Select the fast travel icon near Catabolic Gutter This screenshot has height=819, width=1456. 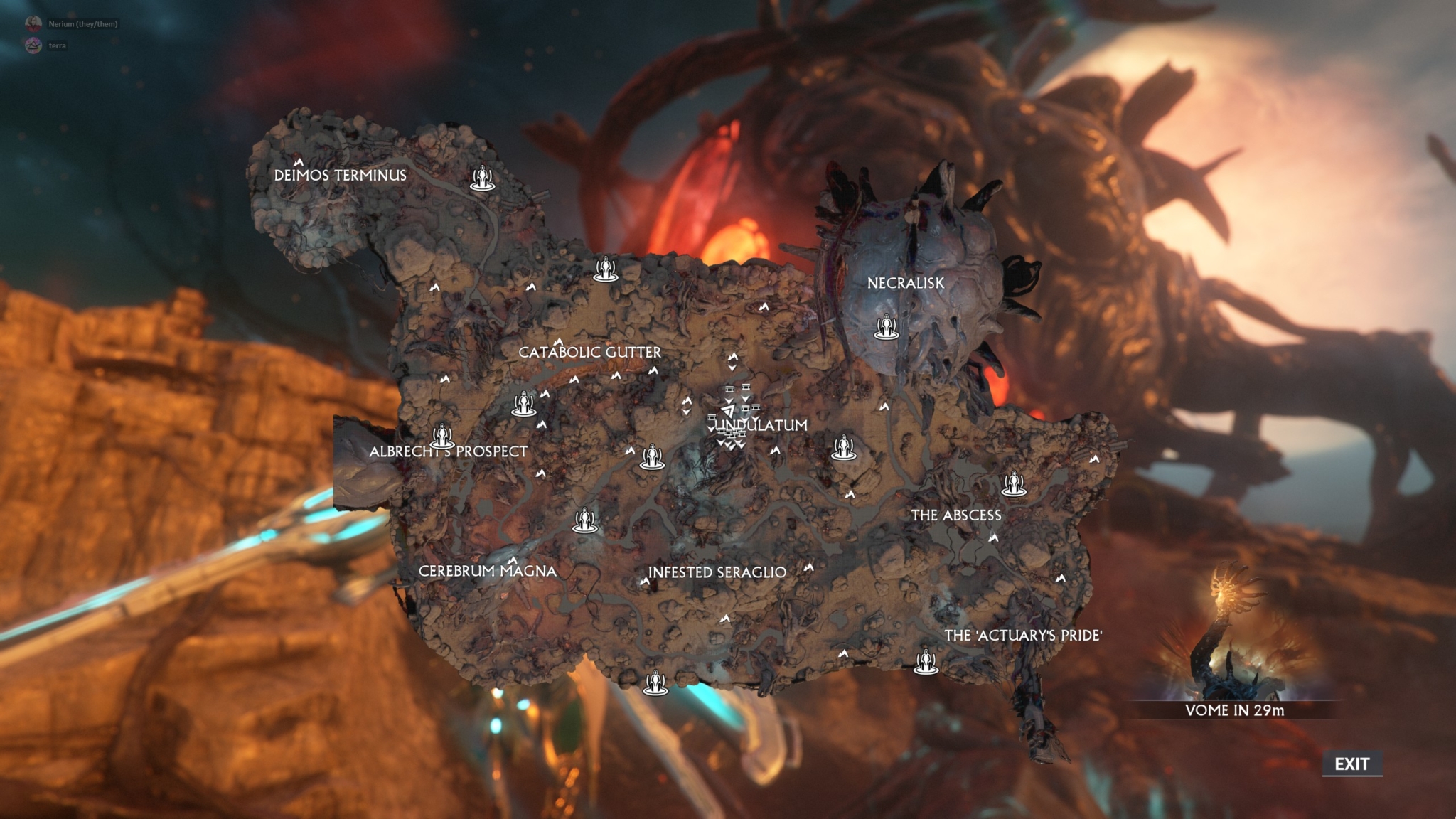(x=524, y=403)
